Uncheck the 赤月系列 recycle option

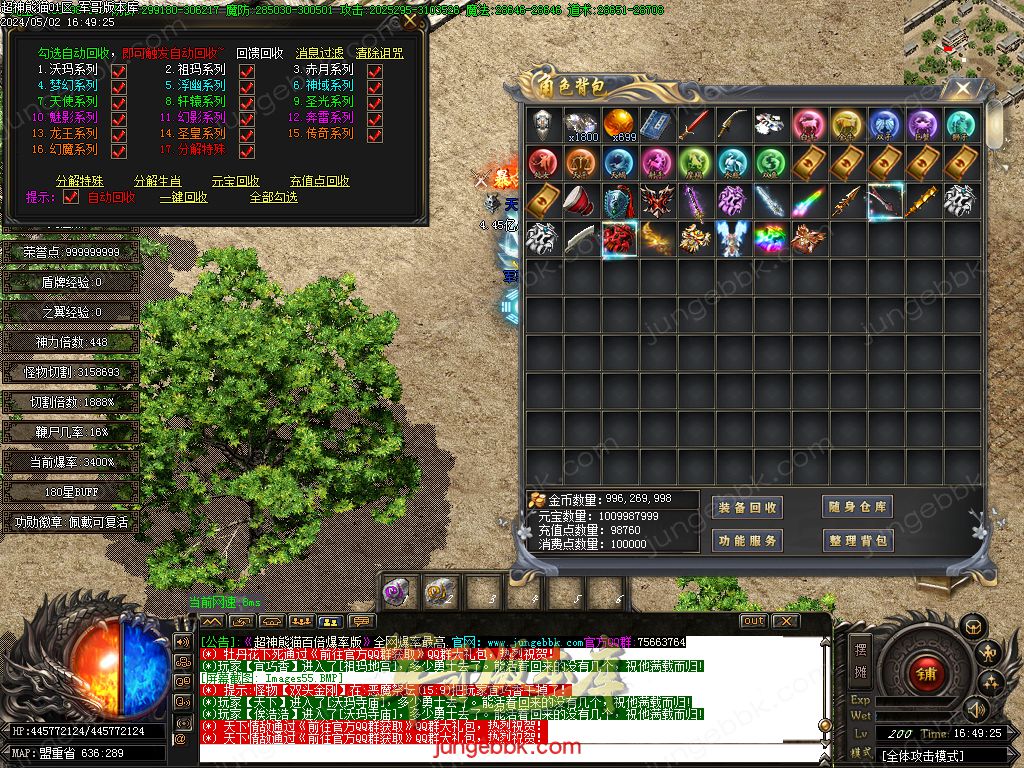[x=375, y=71]
